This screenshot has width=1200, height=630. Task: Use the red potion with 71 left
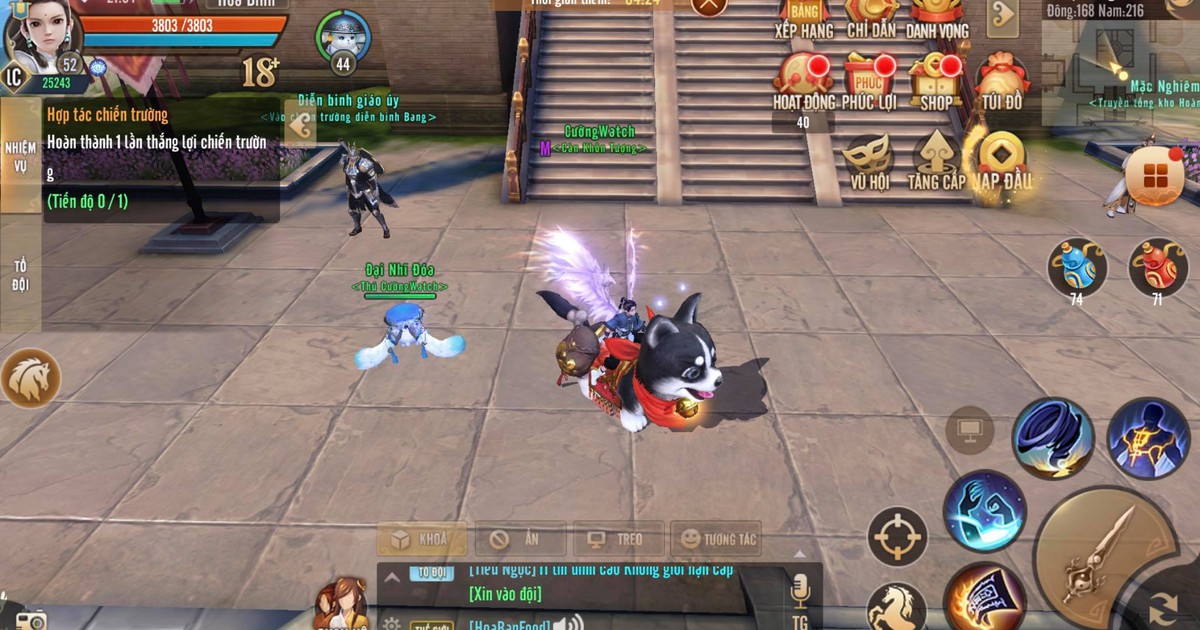pos(1157,265)
